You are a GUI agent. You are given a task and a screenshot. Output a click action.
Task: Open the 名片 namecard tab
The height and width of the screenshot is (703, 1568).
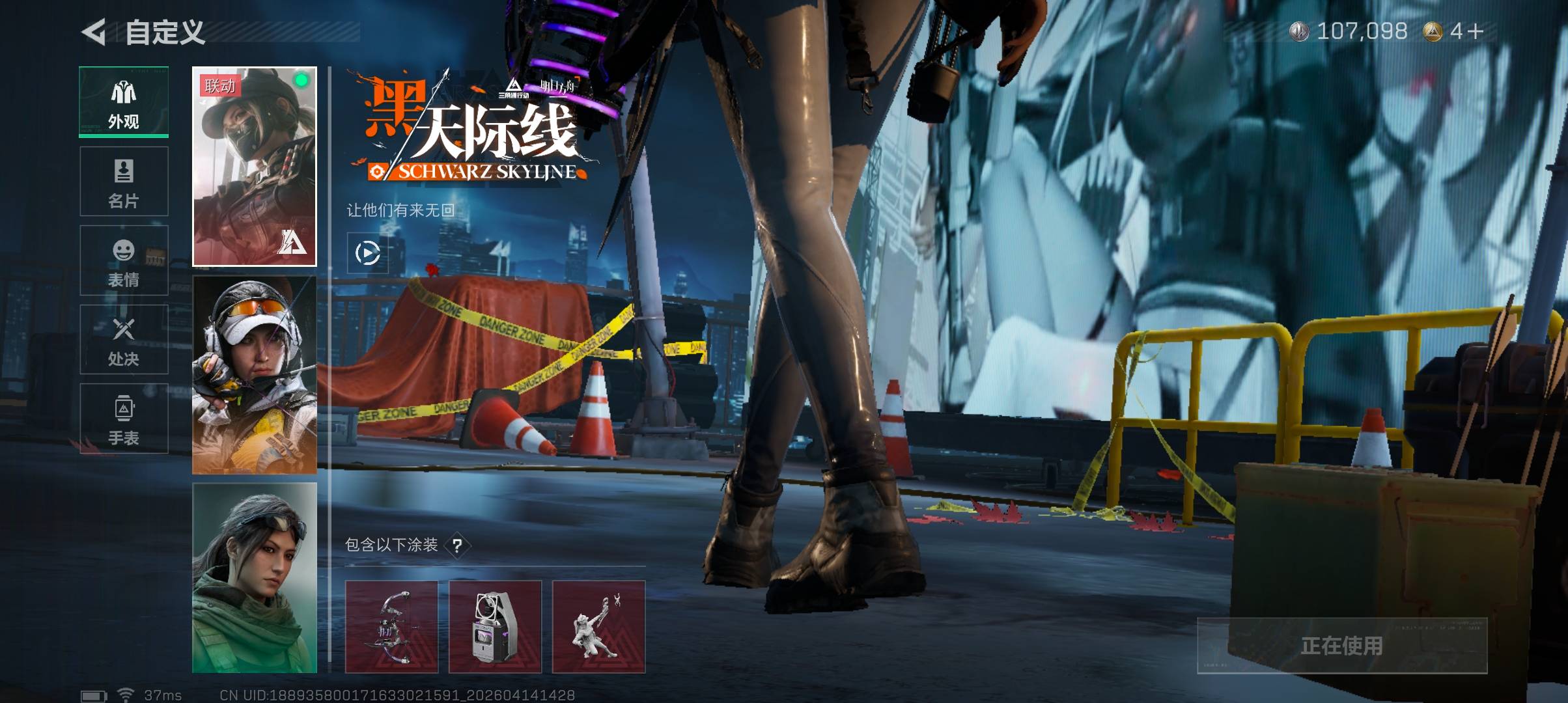point(124,182)
